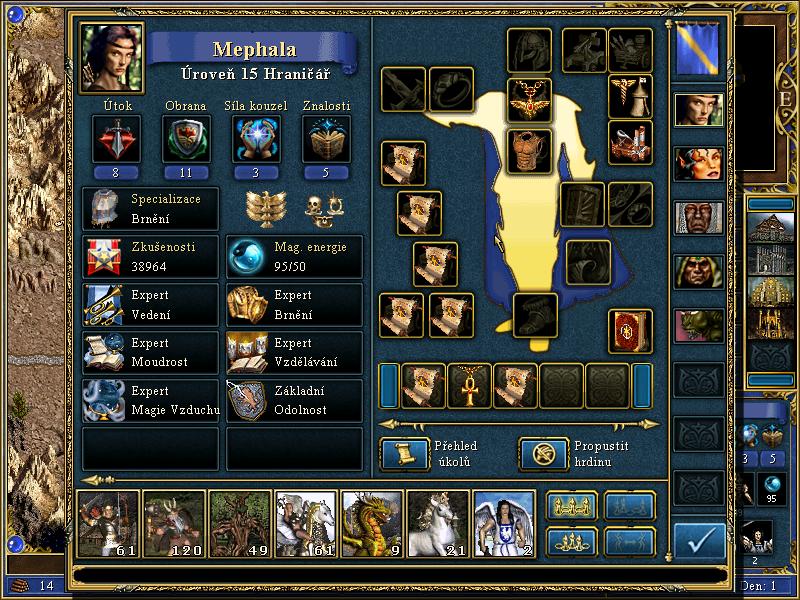This screenshot has width=800, height=600.
Task: View the Útok attack stat
Action: pyautogui.click(x=109, y=138)
